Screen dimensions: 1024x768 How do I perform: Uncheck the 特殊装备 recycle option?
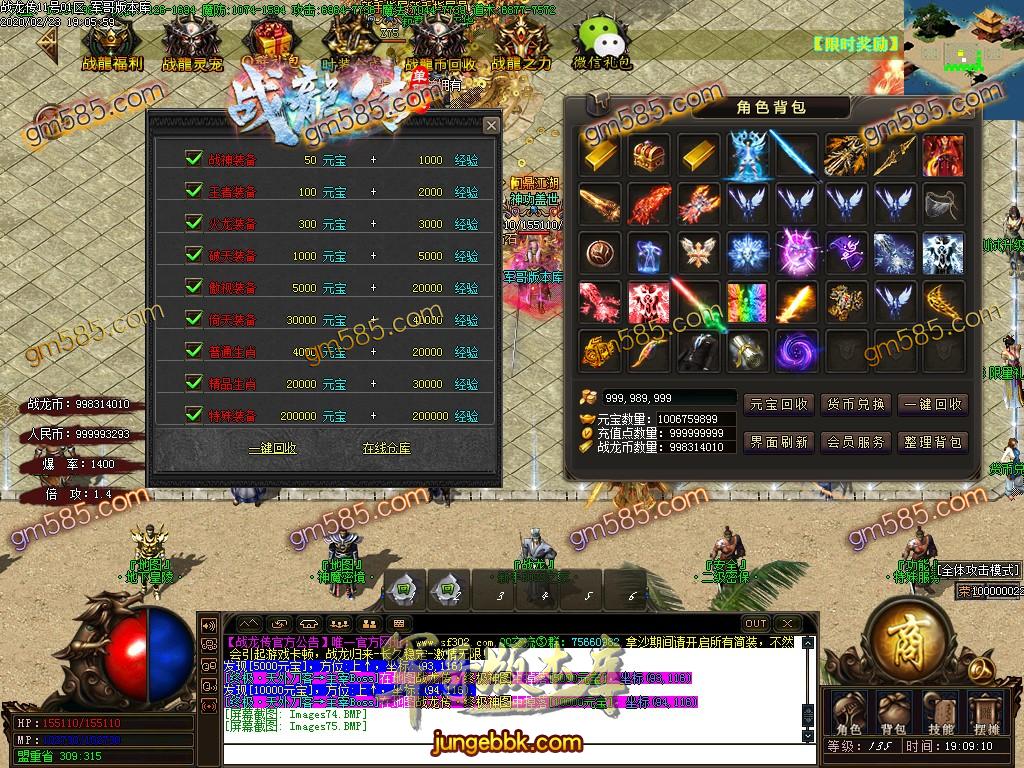pos(194,414)
